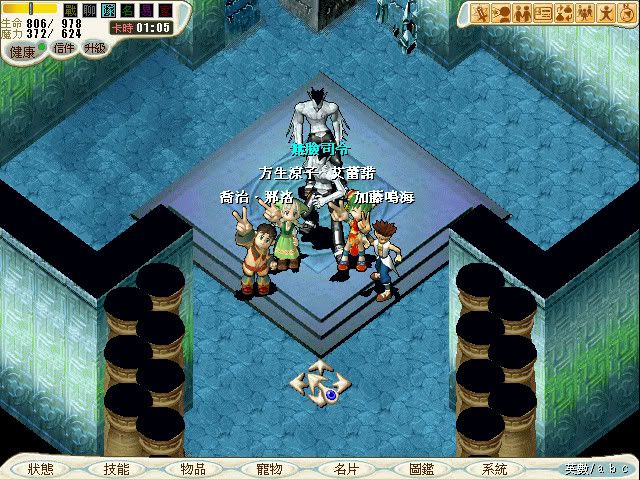Open the 圖鑑 encyclopedia menu

coord(421,468)
